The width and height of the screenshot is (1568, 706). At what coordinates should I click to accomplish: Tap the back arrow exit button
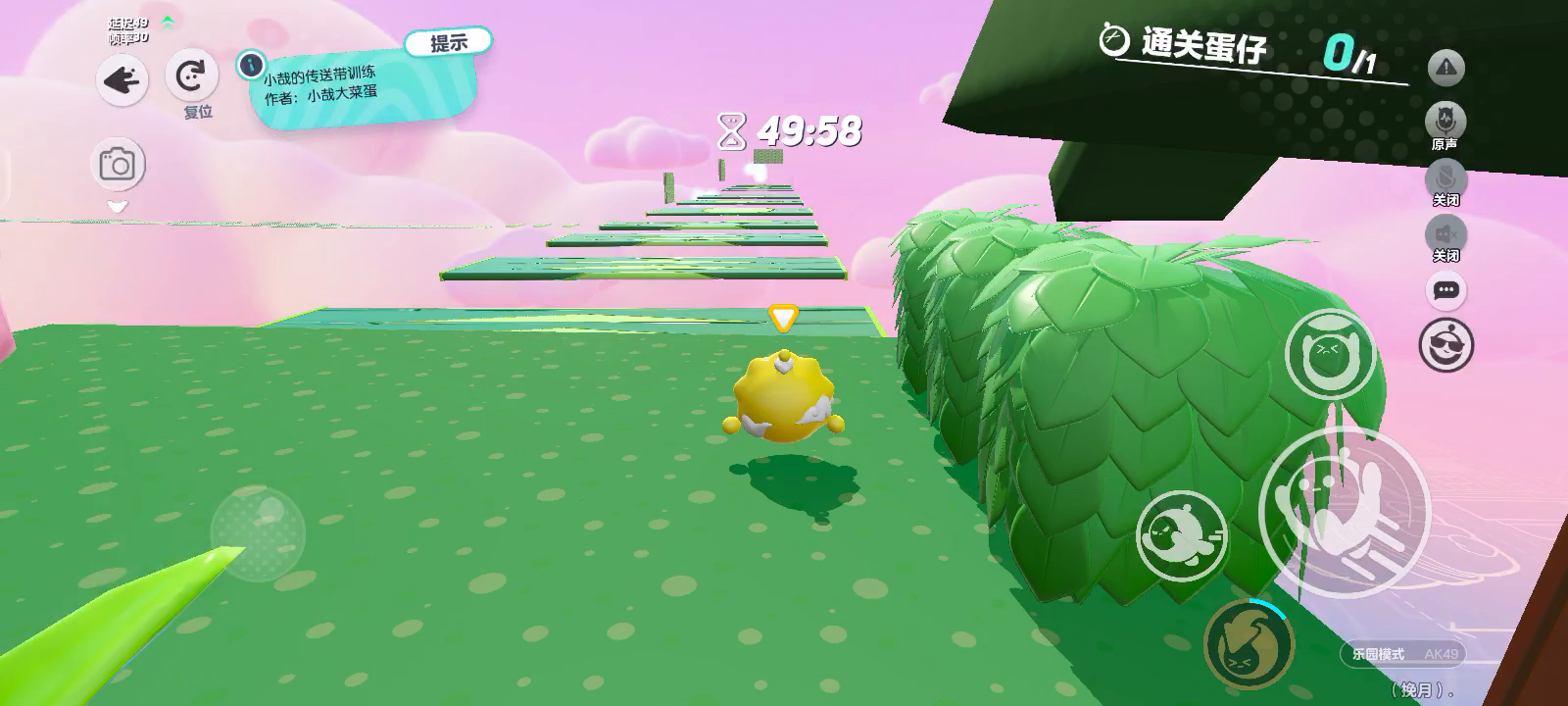tap(122, 81)
